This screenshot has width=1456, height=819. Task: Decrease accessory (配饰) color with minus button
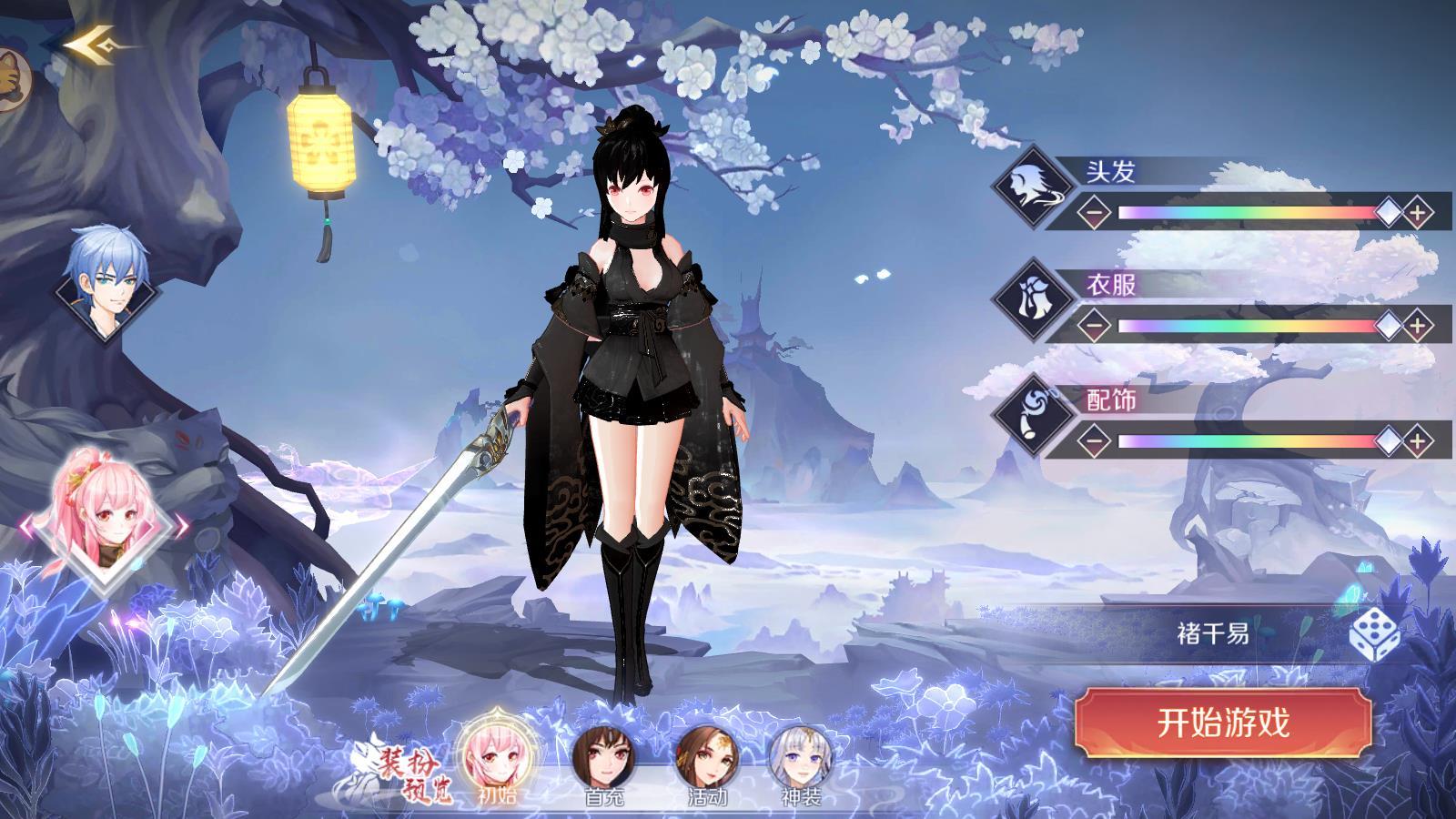click(1096, 441)
